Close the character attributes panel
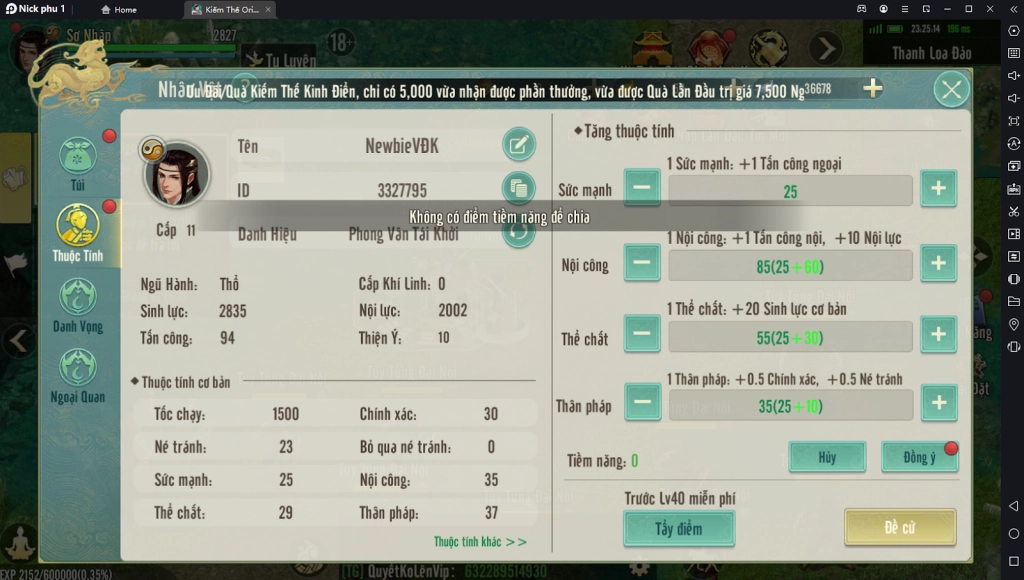 click(x=951, y=90)
